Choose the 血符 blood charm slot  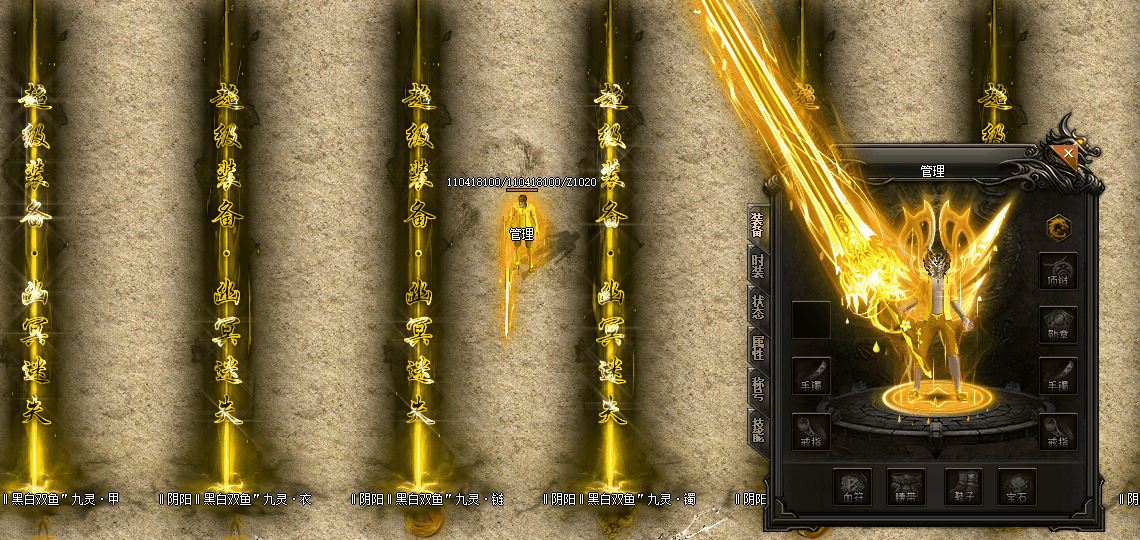[x=852, y=486]
